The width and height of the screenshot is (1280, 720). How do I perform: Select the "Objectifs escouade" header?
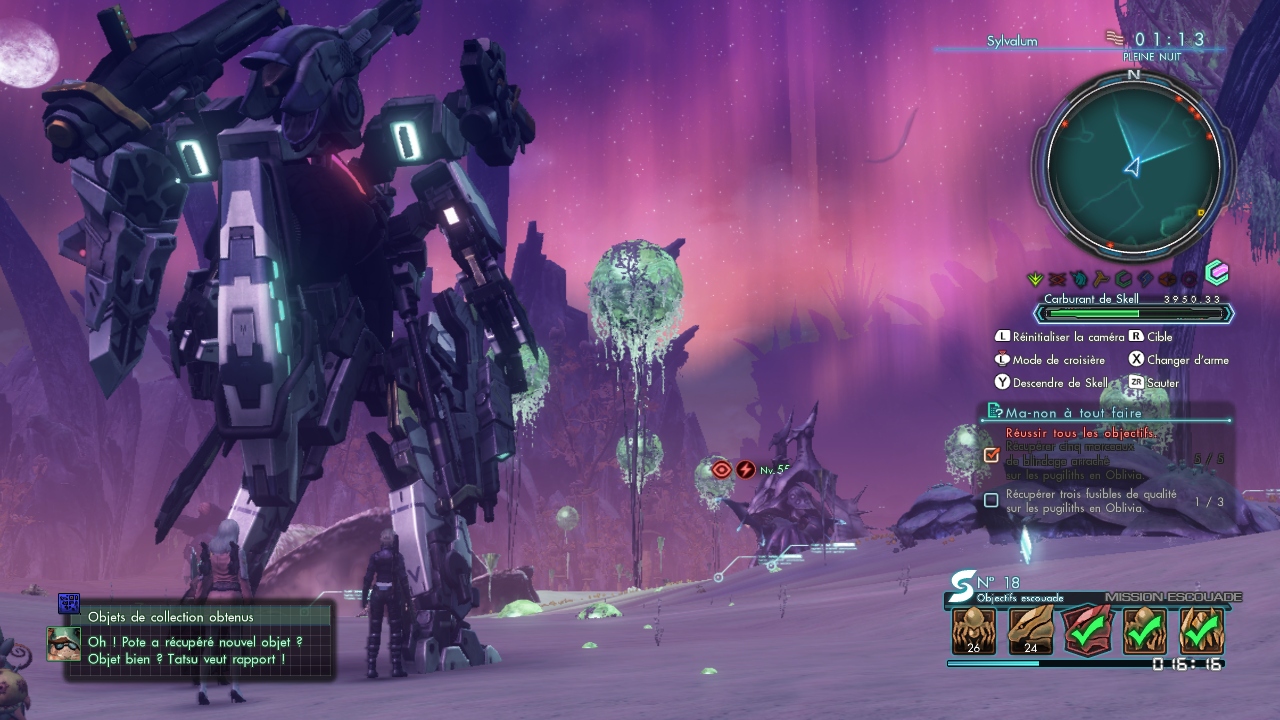pos(1020,598)
